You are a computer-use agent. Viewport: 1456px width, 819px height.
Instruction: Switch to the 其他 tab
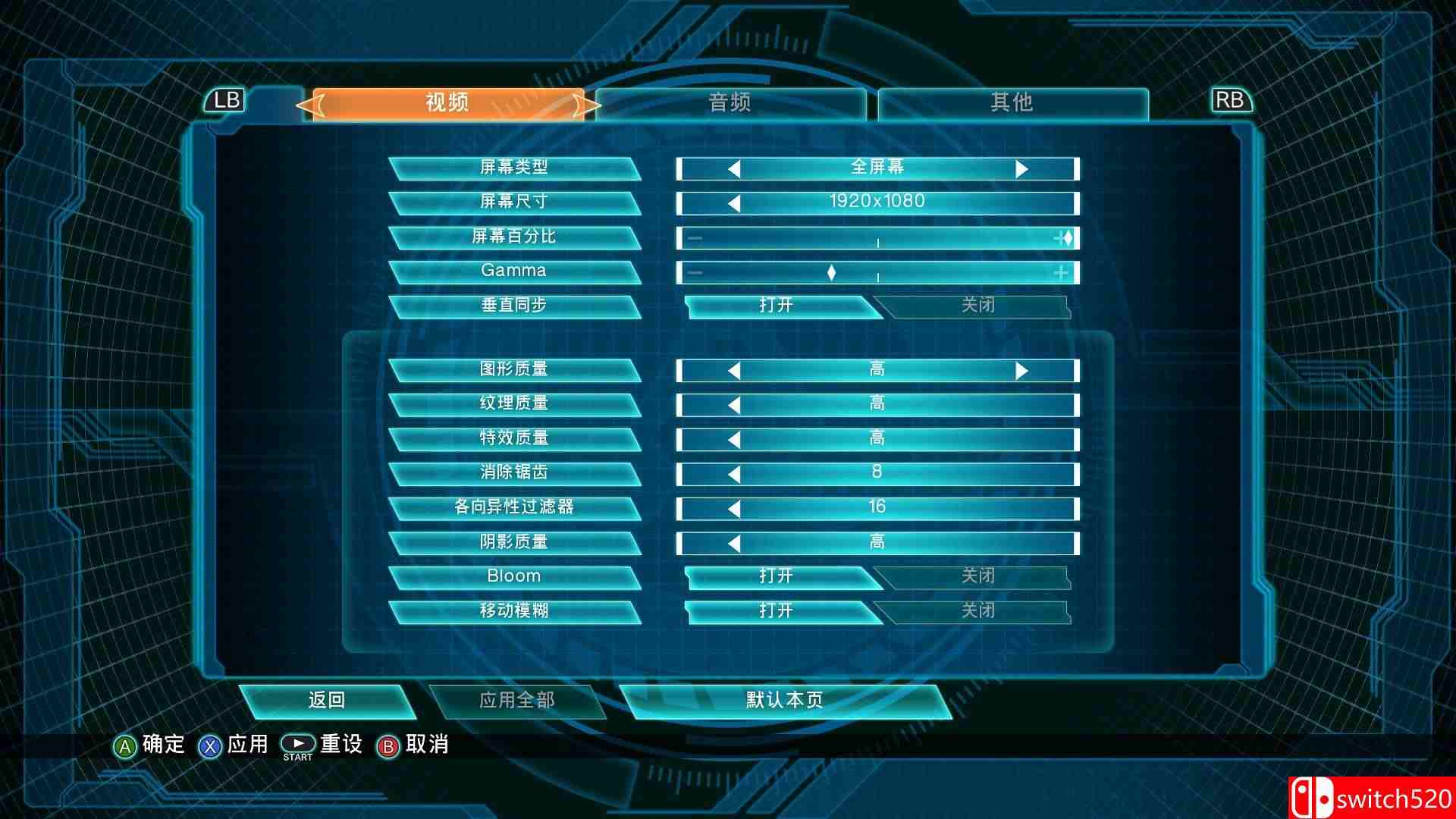[1012, 102]
